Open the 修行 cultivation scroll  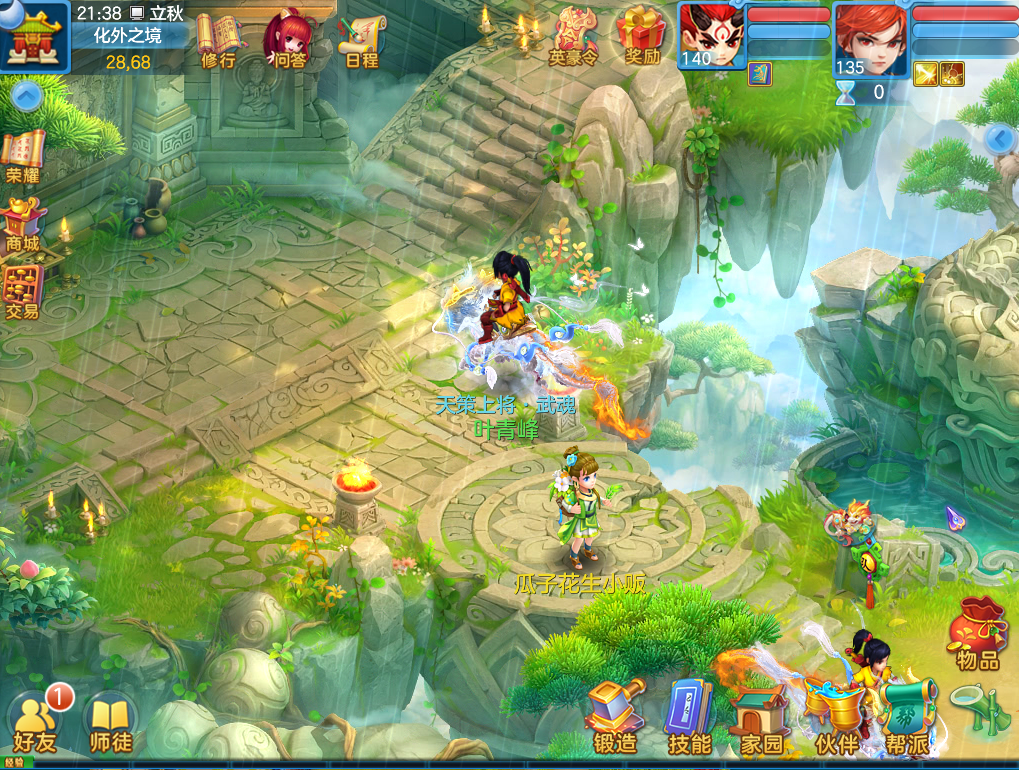(218, 38)
